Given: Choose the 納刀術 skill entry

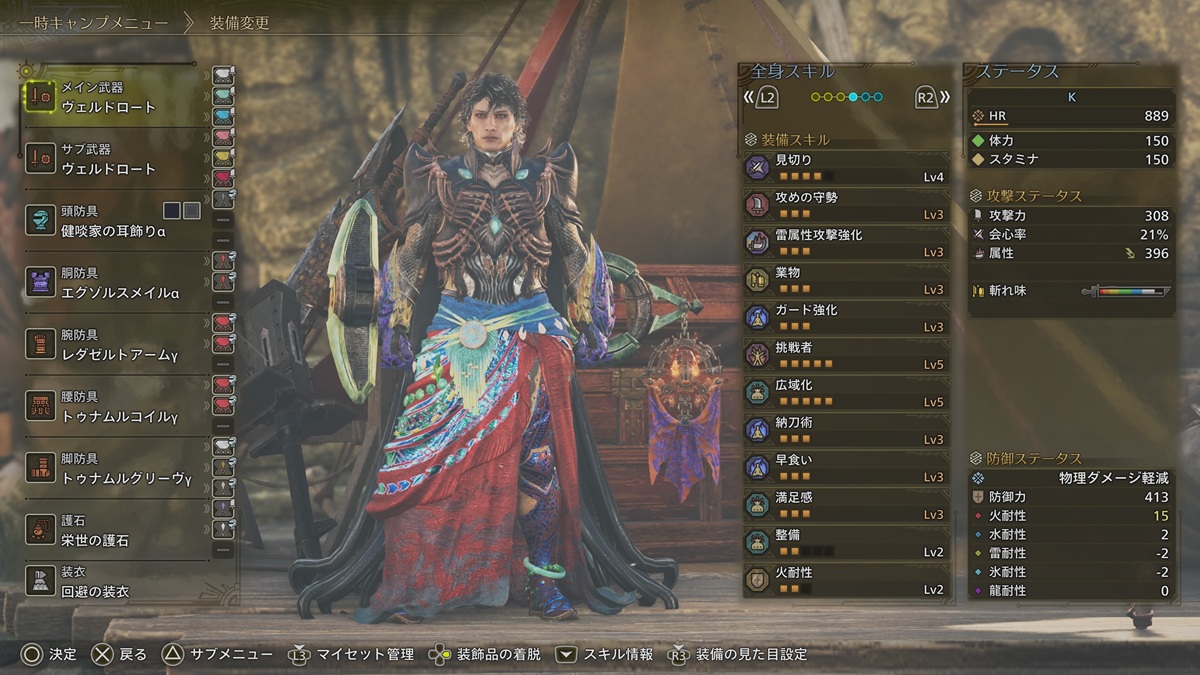Looking at the screenshot, I should tap(846, 430).
